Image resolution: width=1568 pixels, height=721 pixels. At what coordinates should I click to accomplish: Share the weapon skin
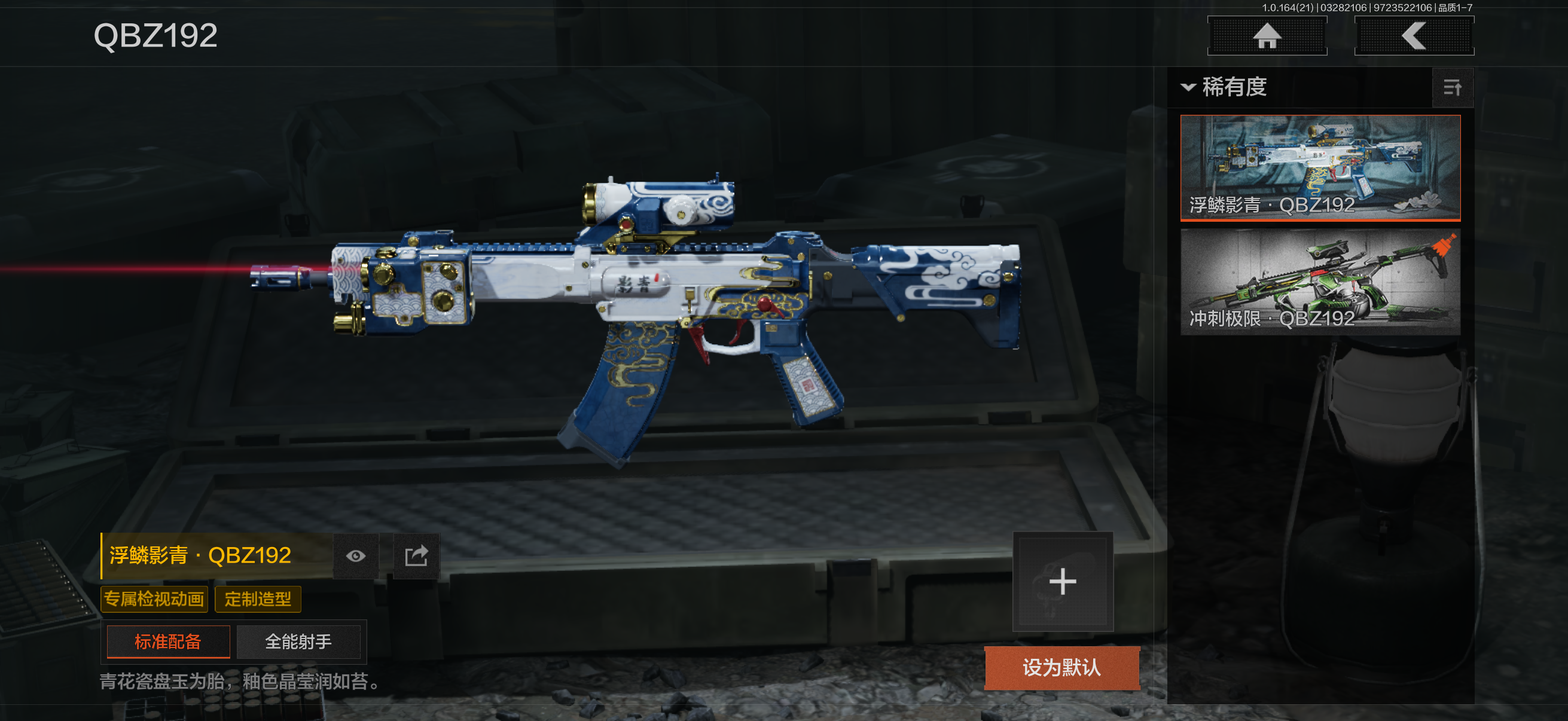pos(416,555)
